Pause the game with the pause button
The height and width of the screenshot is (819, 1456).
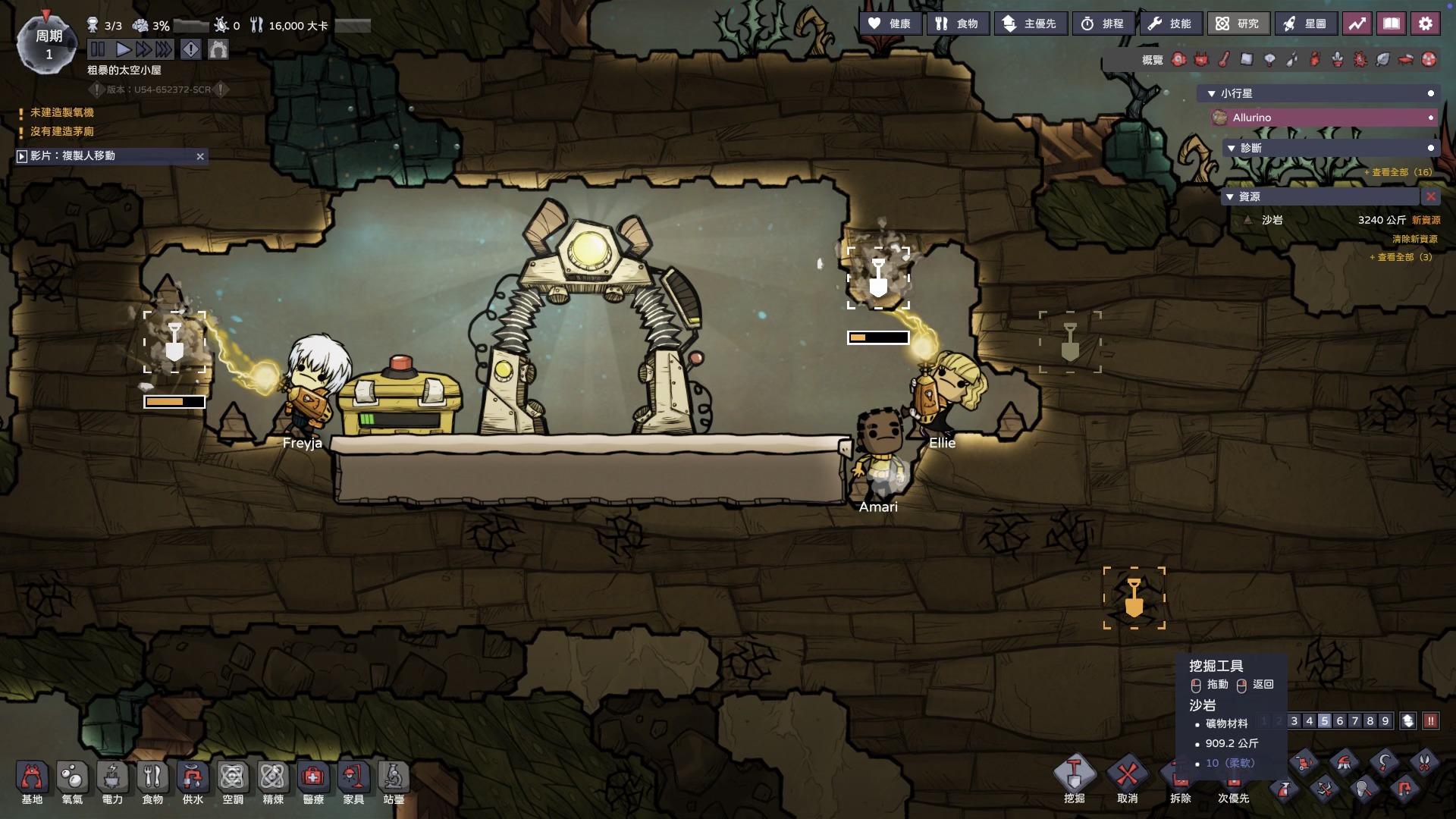click(x=98, y=50)
